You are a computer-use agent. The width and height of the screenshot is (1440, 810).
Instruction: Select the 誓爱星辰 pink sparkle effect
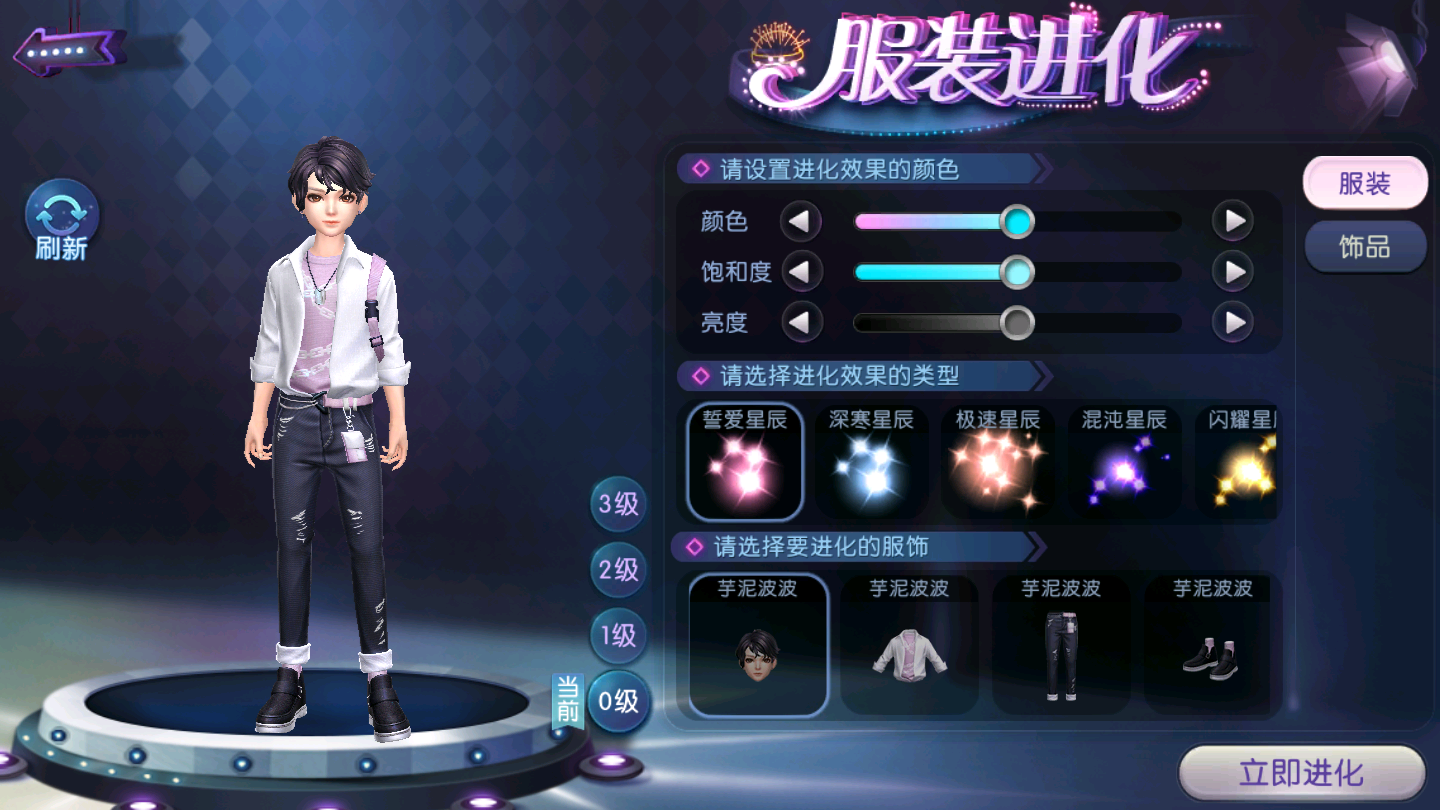click(745, 462)
